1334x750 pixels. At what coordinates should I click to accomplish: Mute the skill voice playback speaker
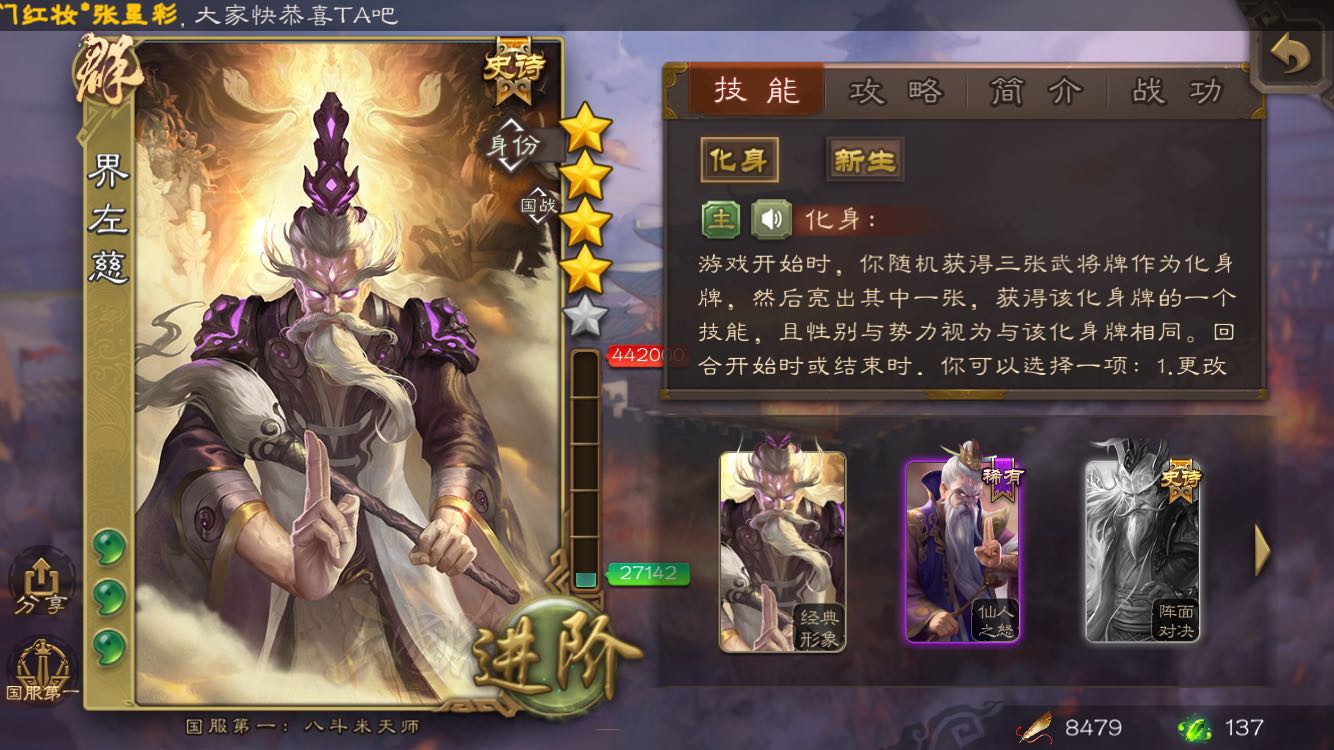(769, 216)
